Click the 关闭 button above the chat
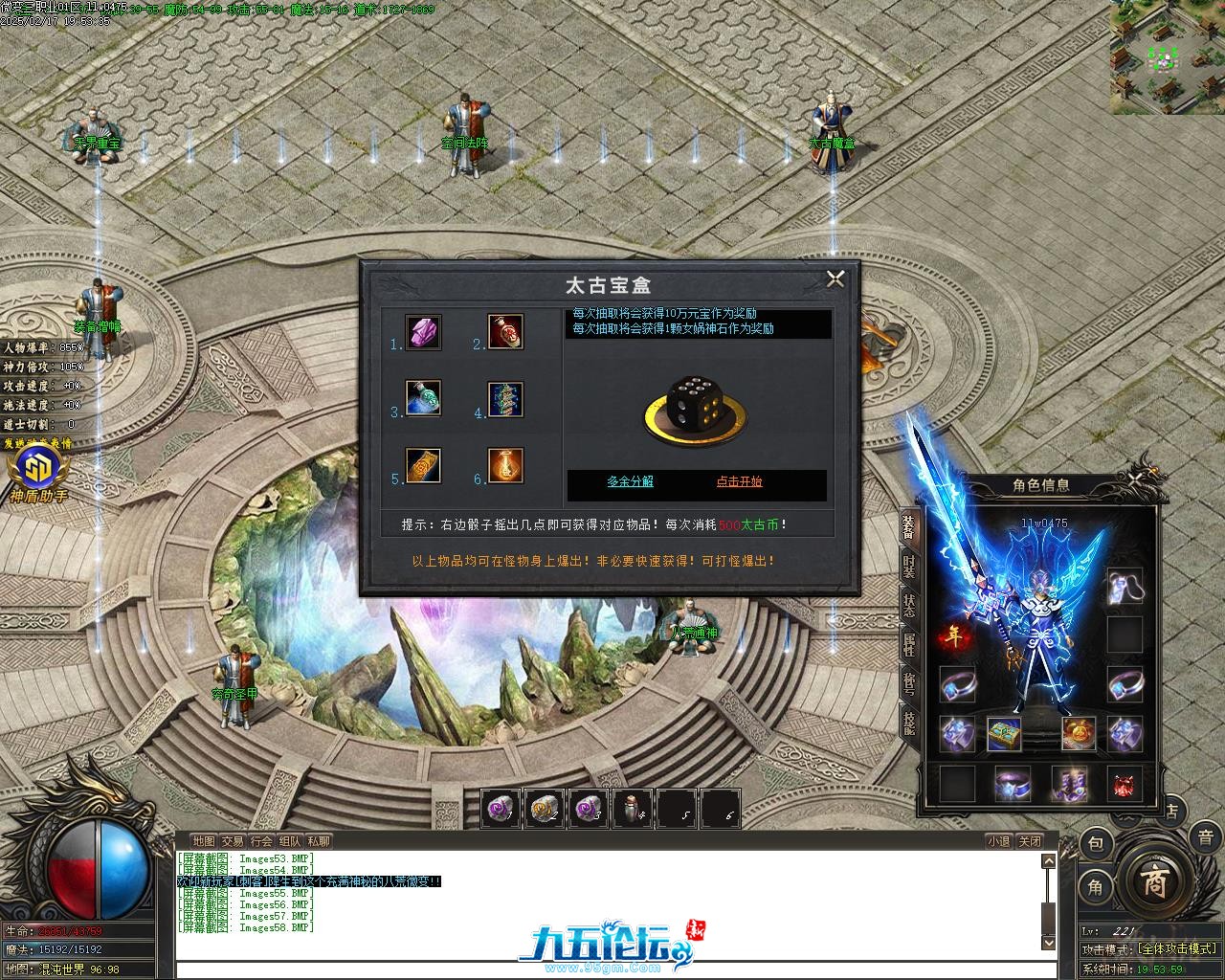Viewport: 1225px width, 980px height. [1029, 841]
